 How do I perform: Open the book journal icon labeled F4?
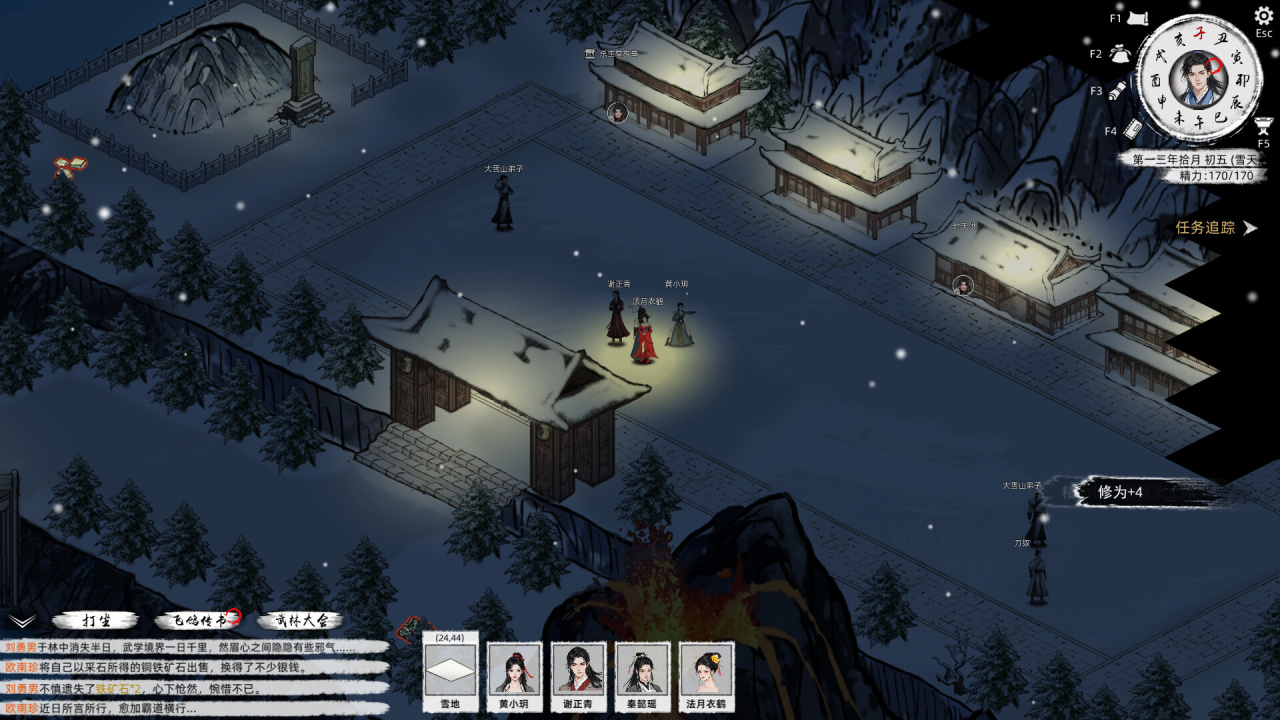[1132, 129]
